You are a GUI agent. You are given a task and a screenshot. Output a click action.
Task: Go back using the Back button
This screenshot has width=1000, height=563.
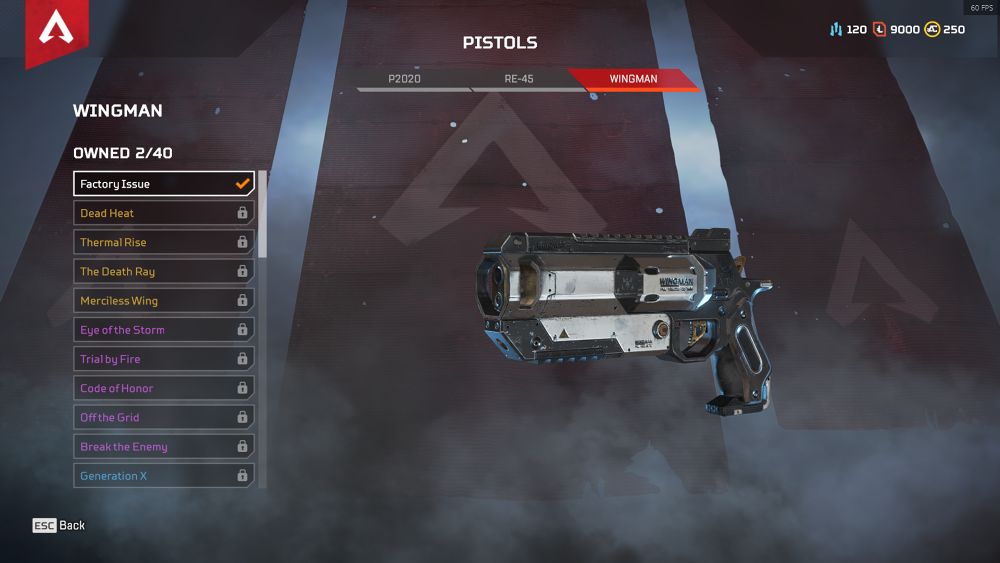(59, 525)
